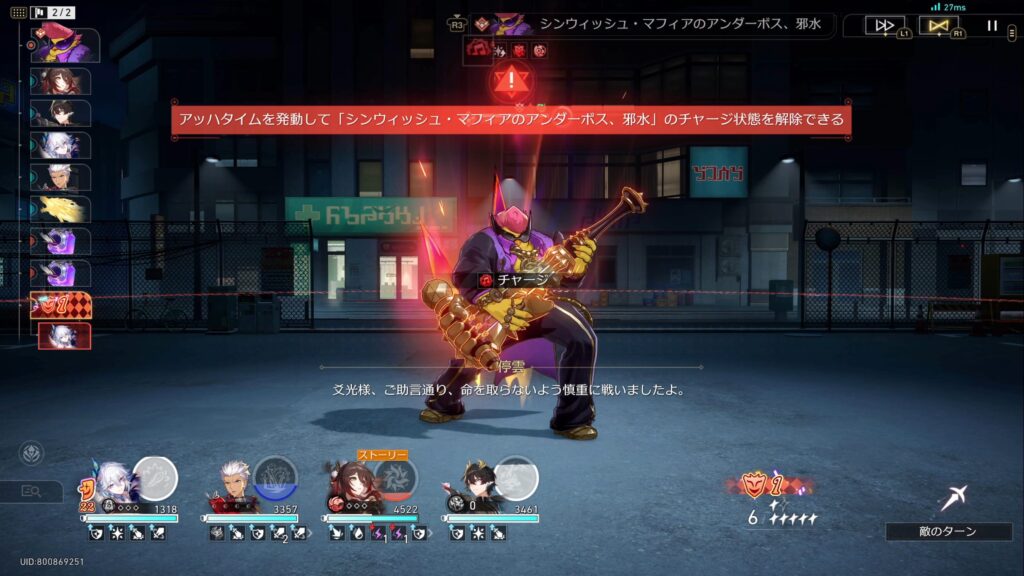
Task: Activate the Story character's red ultimate gauge
Action: click(x=396, y=478)
